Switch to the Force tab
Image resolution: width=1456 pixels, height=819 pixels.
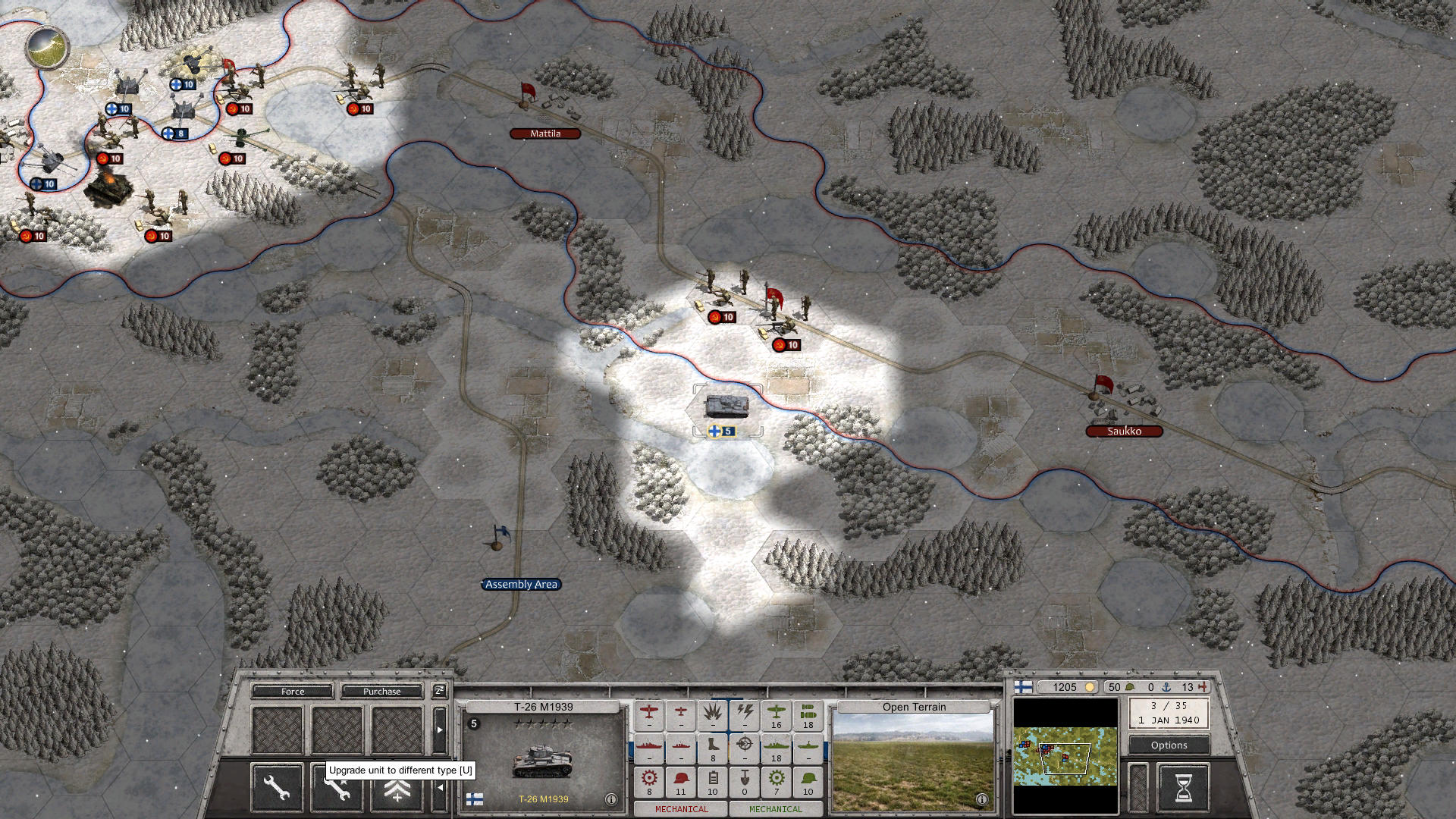291,691
